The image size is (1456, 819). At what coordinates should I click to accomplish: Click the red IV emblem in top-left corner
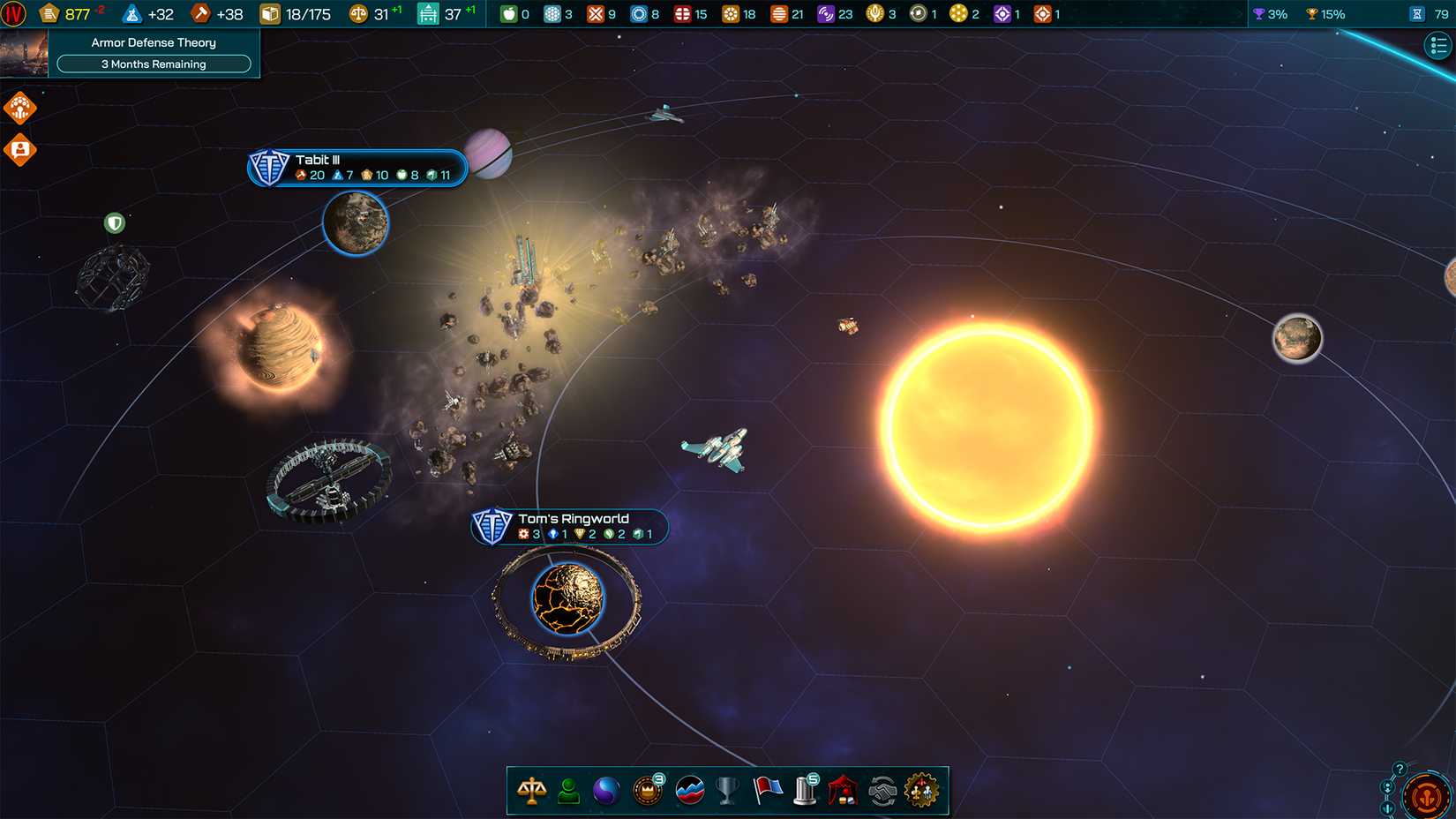(13, 13)
